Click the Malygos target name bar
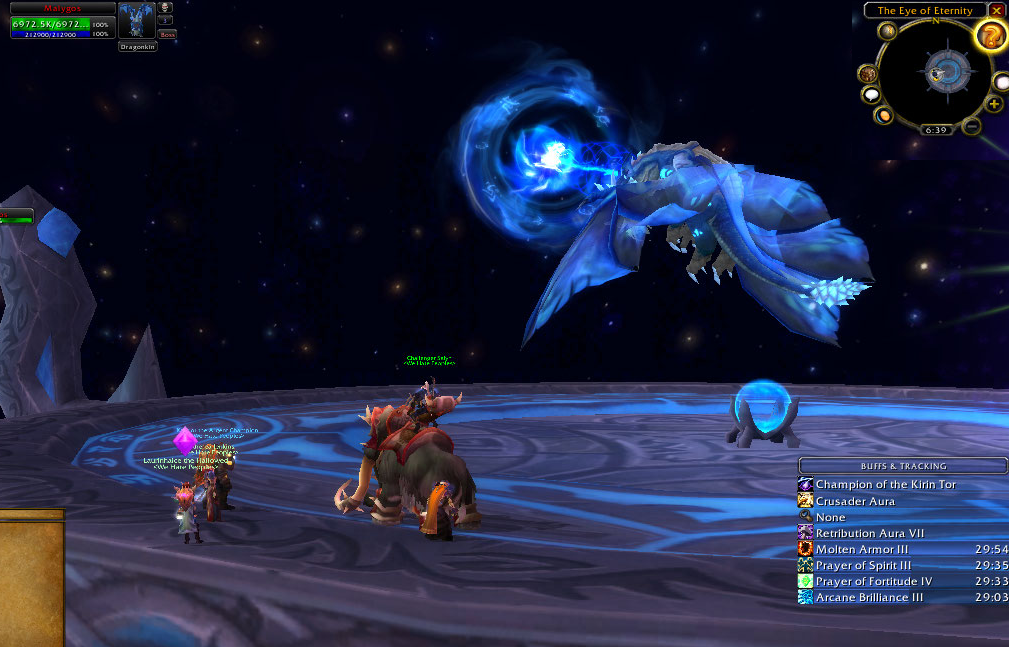1009x647 pixels. pyautogui.click(x=63, y=7)
